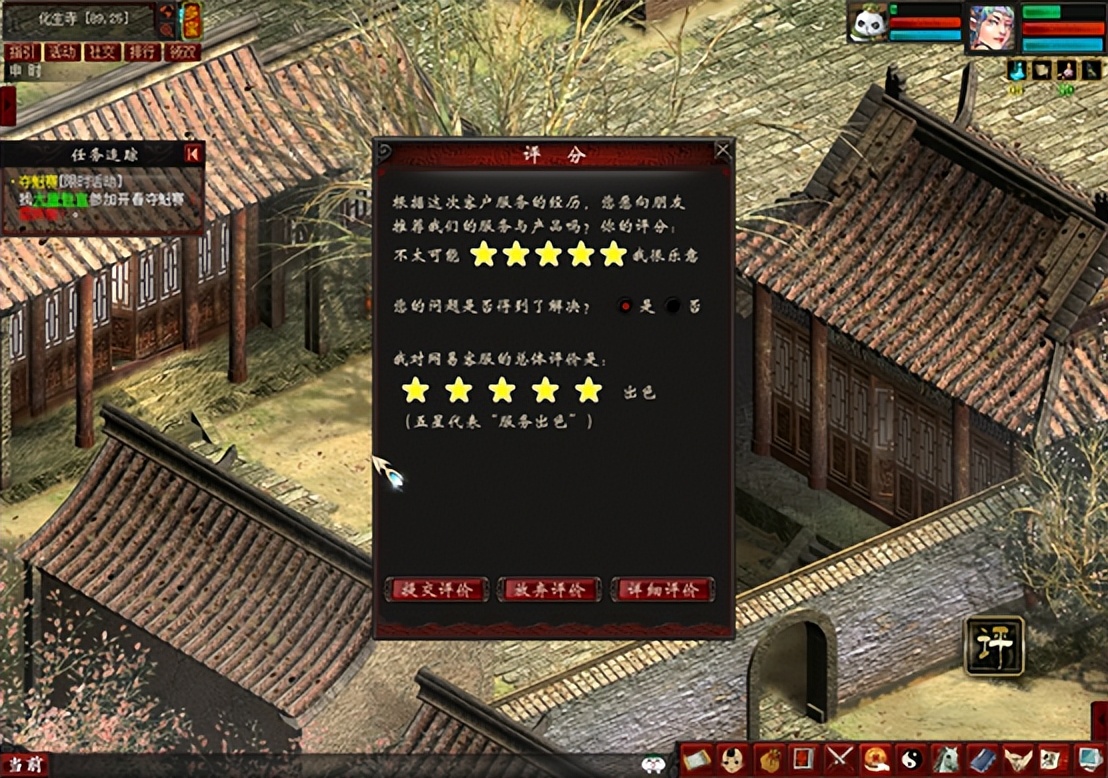Open the crossed swords icon
This screenshot has height=778, width=1108.
[x=838, y=759]
